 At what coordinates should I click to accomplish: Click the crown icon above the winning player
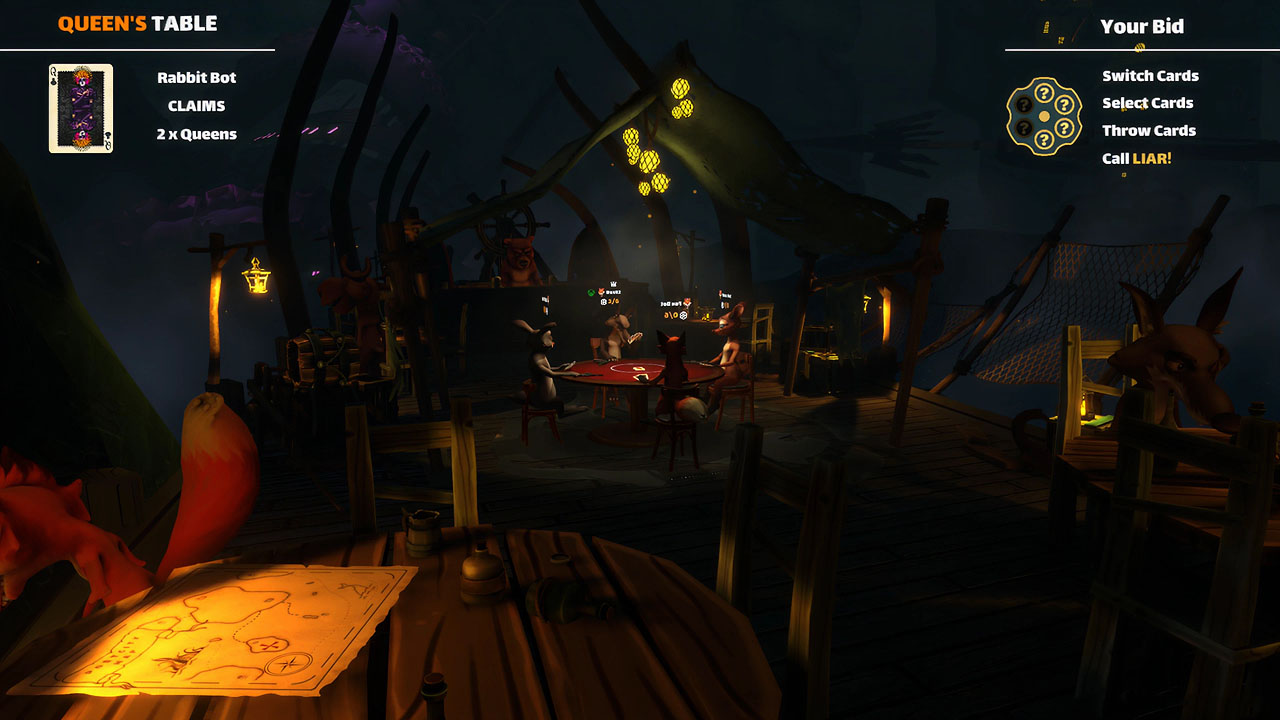coord(613,284)
